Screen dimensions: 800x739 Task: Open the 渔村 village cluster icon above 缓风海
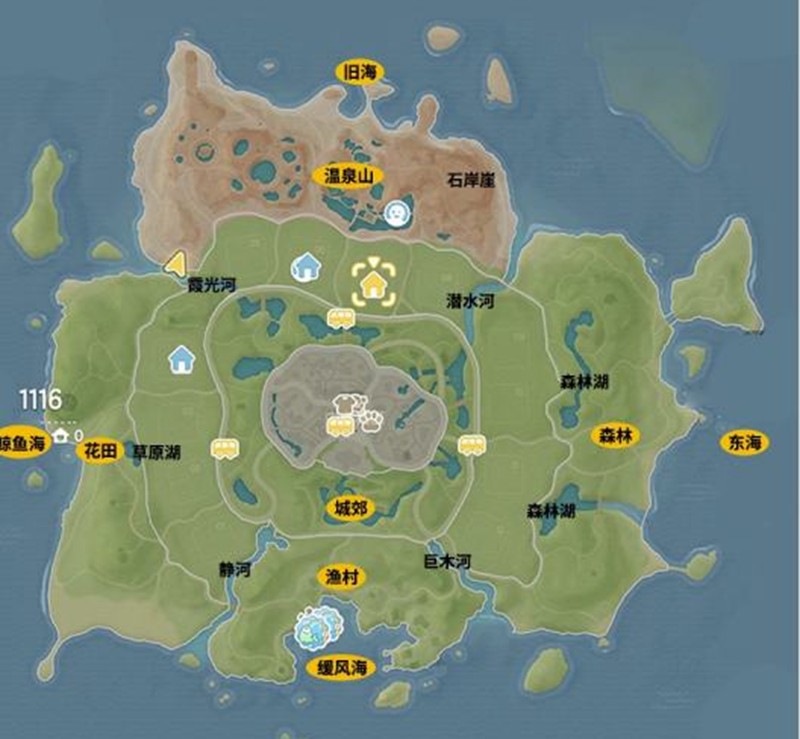point(318,627)
